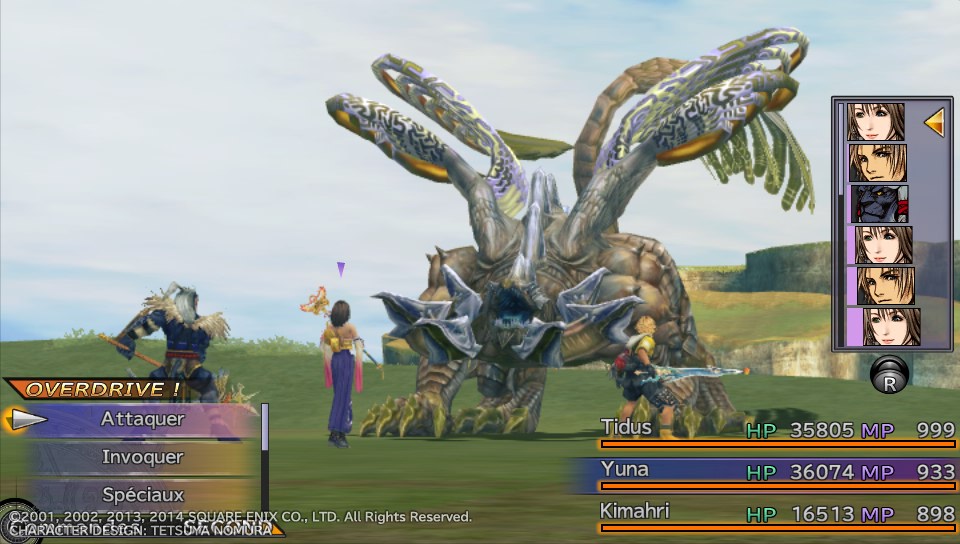Pick Yuna's row in the party list

776,471
